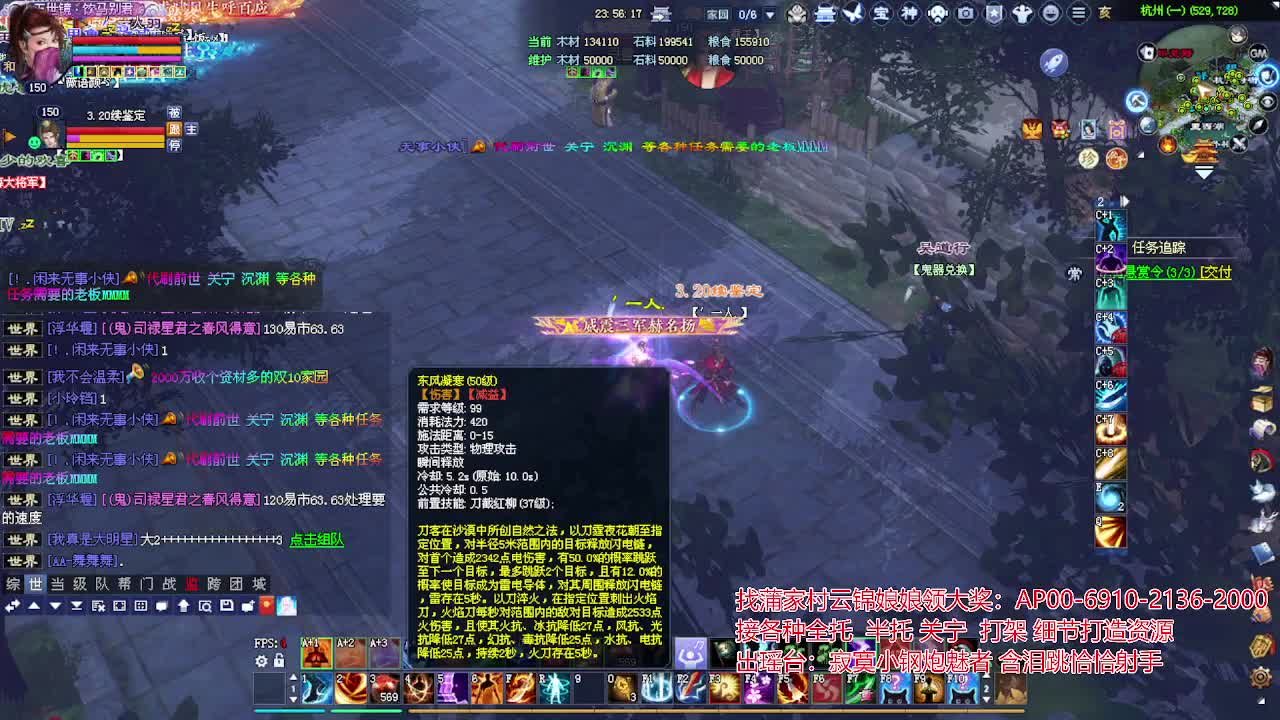1280x720 pixels.
Task: Click the crossed swords icon near the minimap
Action: pos(1238,143)
